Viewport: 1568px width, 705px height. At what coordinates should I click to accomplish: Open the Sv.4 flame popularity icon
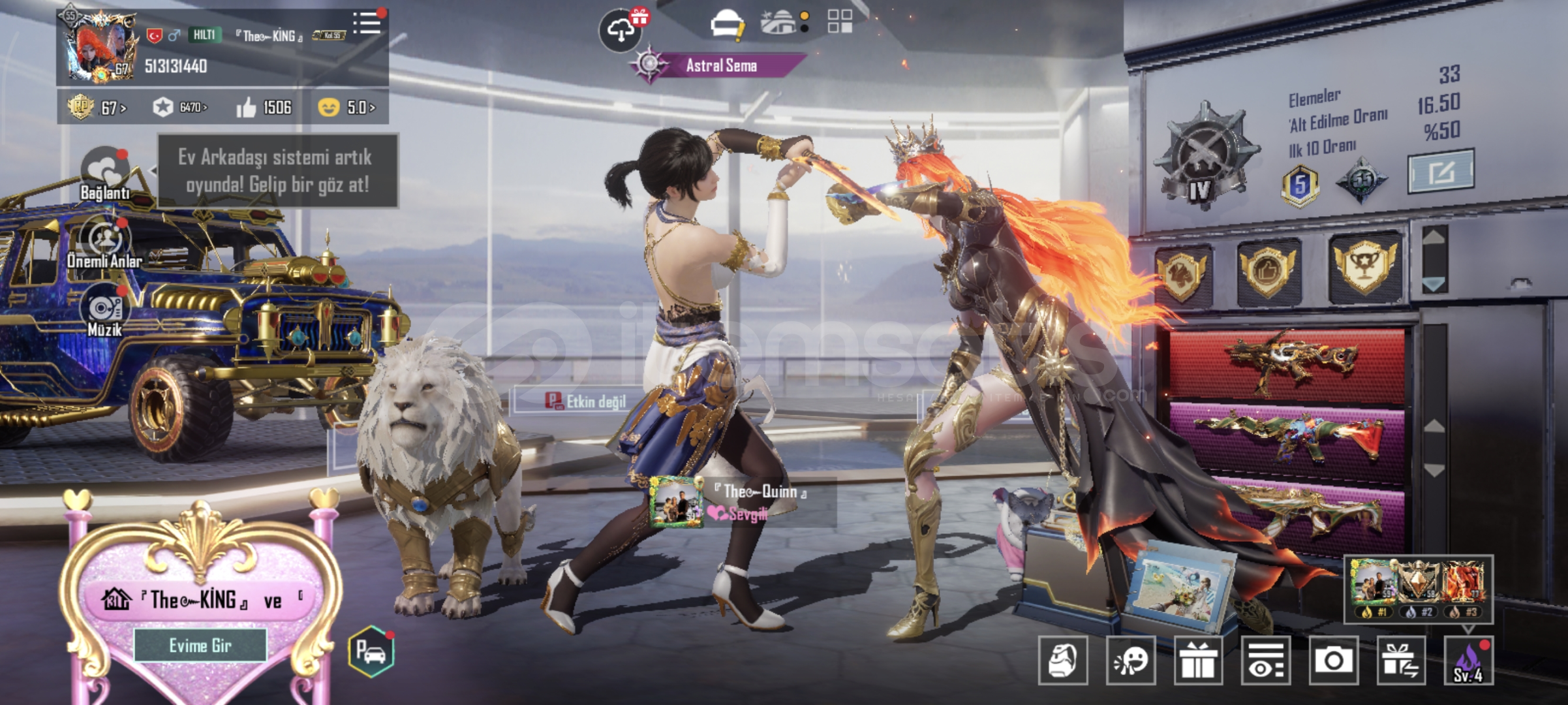(x=1468, y=661)
